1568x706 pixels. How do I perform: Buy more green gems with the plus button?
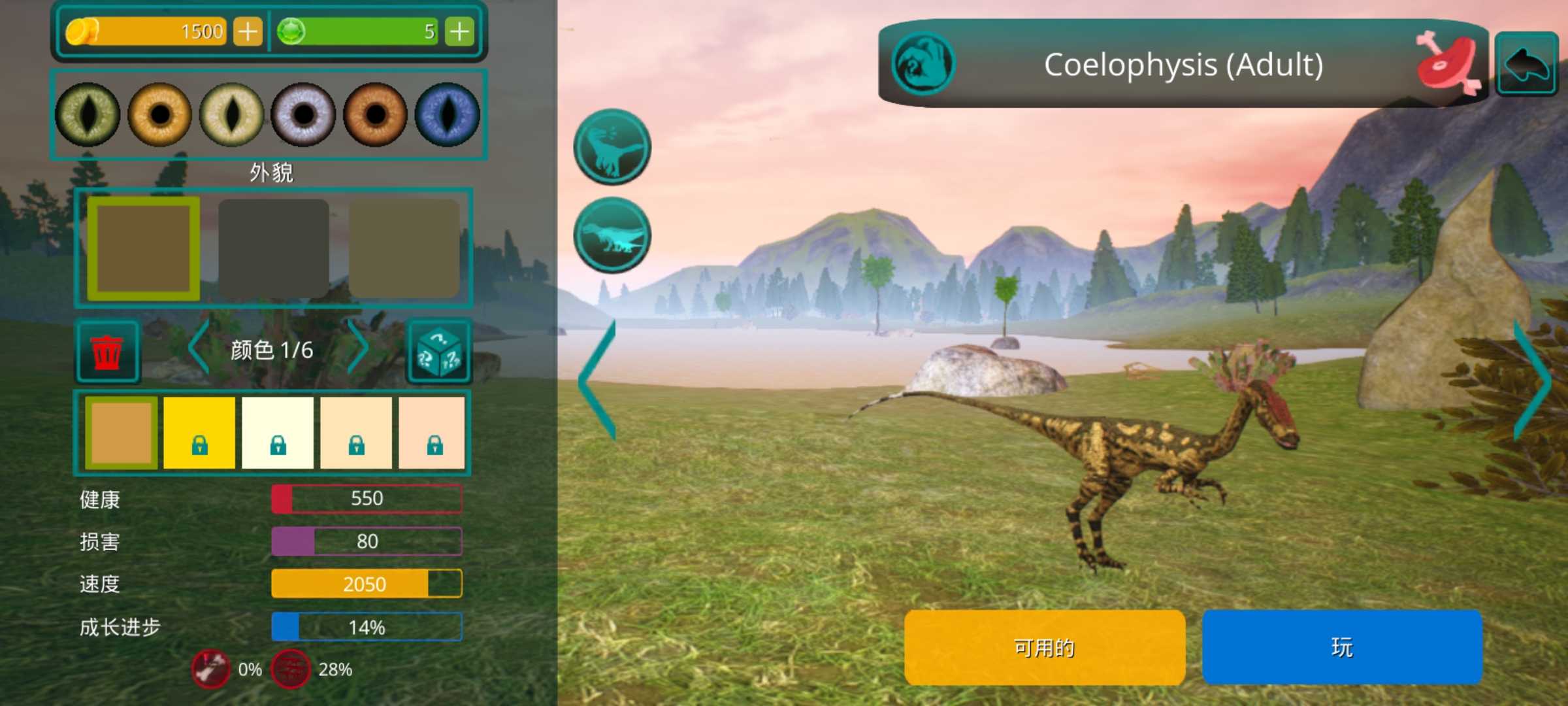click(x=459, y=31)
